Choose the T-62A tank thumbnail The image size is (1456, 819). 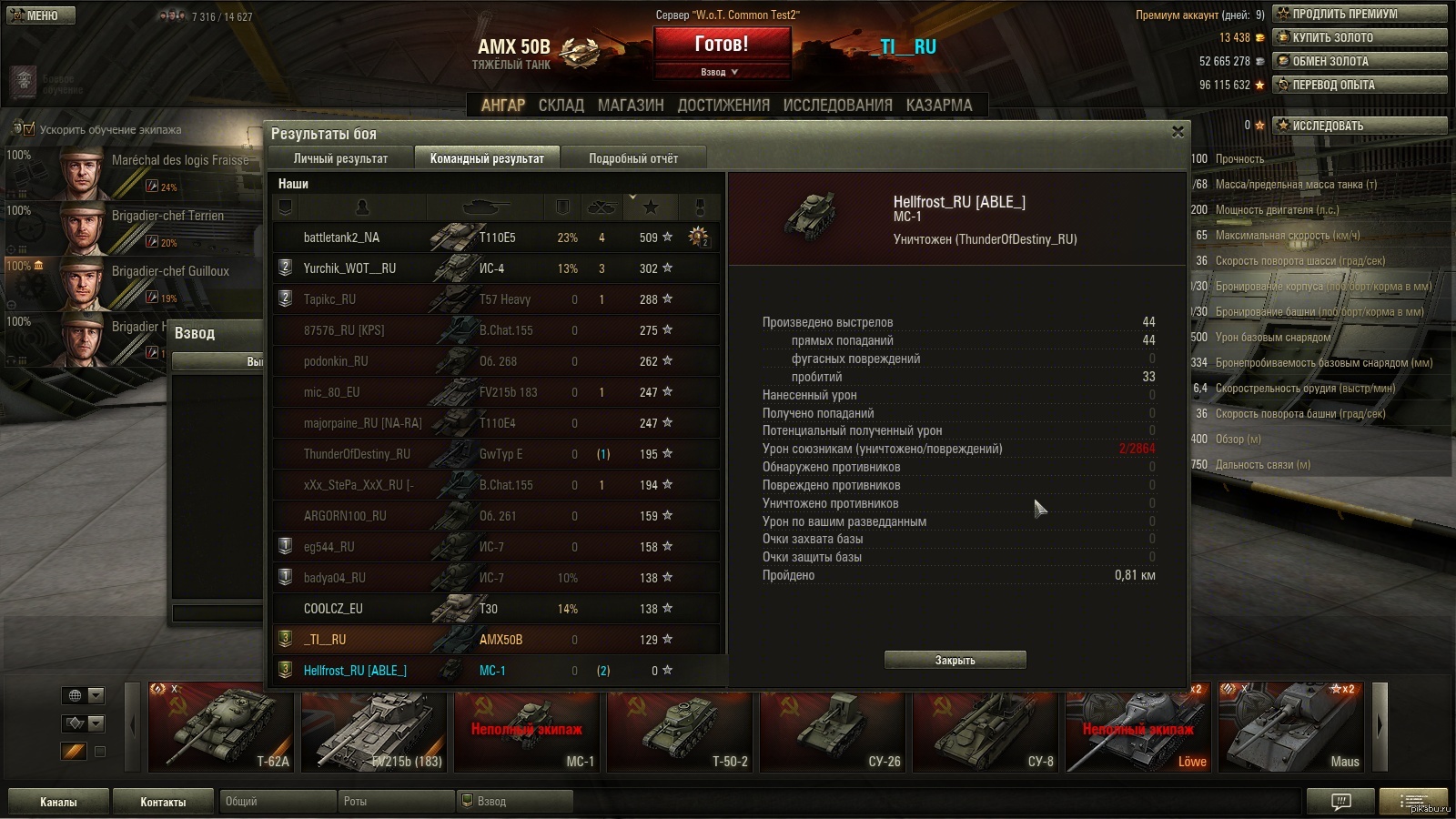pyautogui.click(x=221, y=729)
